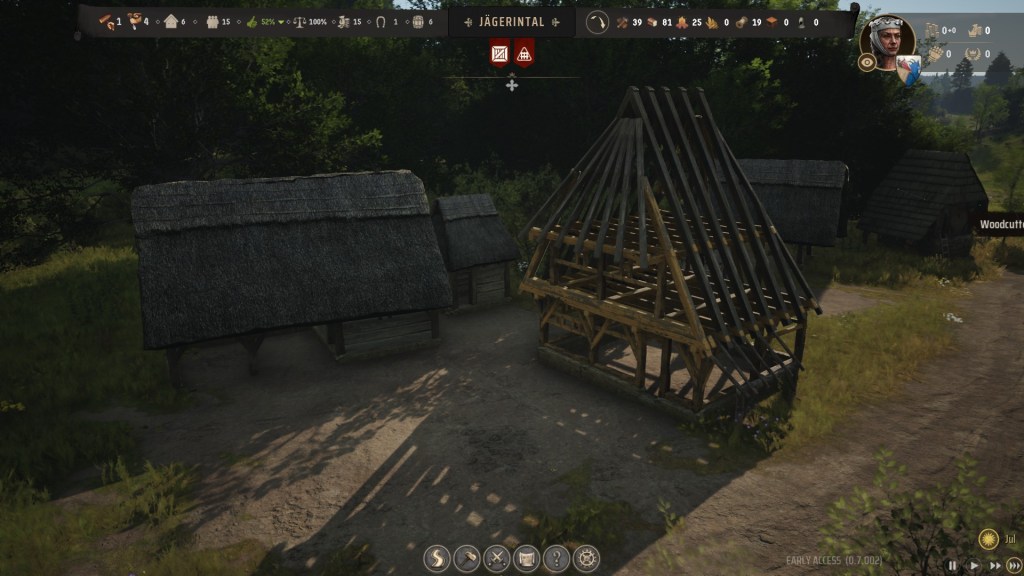Open the gear settings menu

(586, 558)
